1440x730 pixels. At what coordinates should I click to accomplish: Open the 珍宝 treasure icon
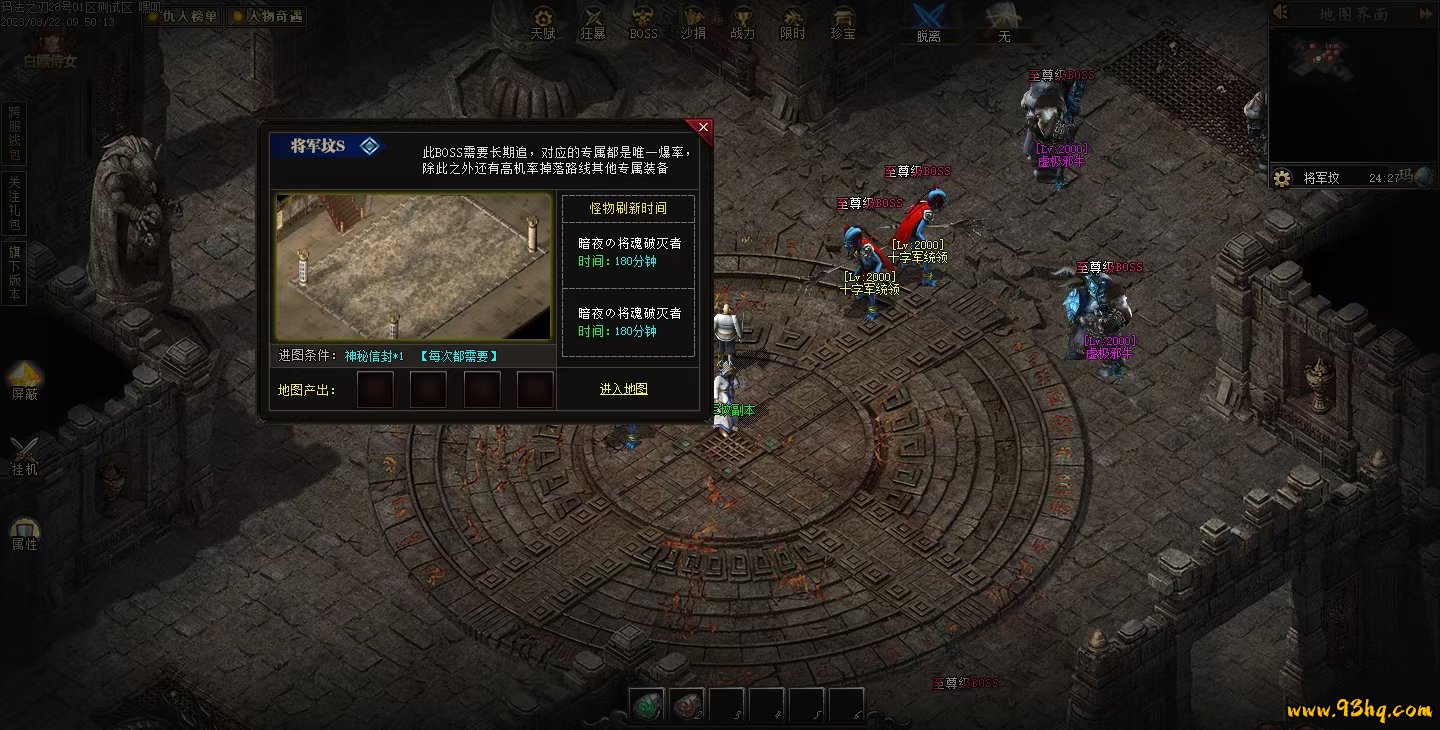(x=843, y=22)
